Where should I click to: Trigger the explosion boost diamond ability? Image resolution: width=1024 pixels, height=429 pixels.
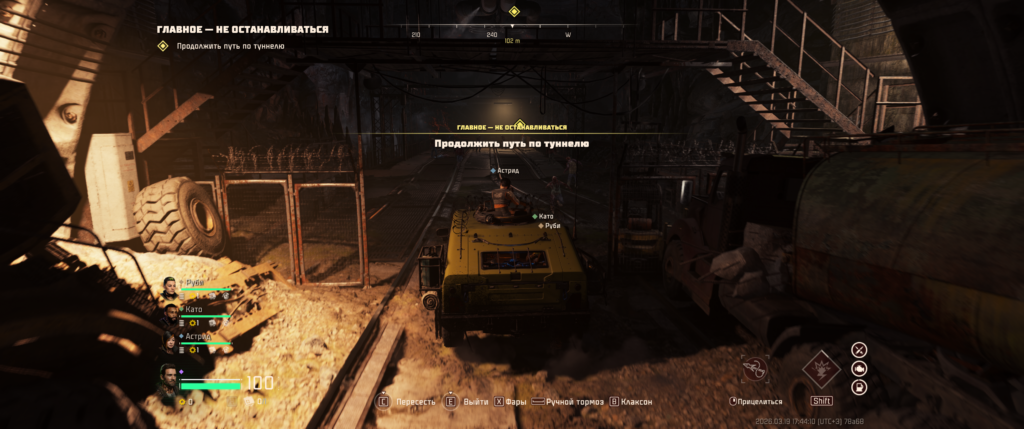(x=821, y=368)
